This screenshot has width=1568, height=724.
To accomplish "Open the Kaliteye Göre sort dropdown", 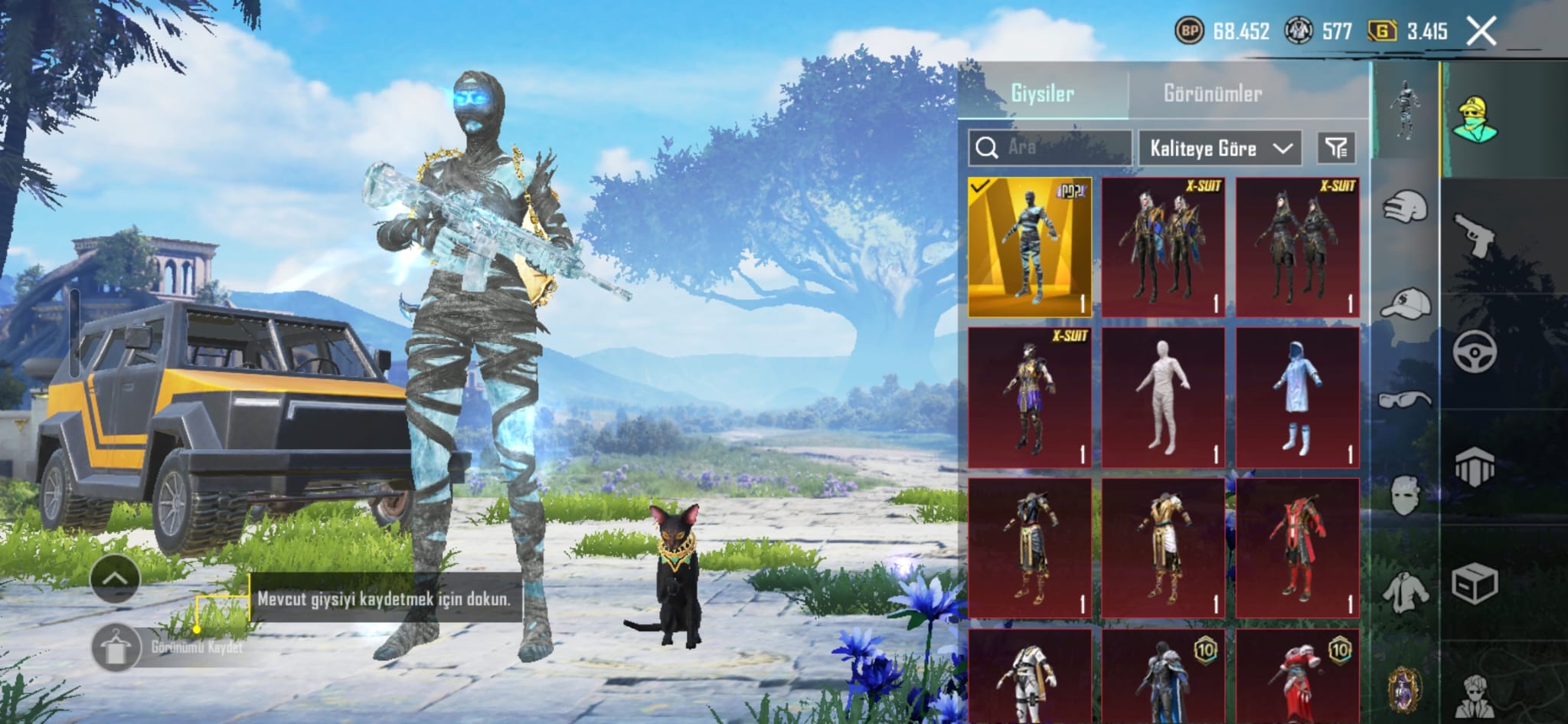I will pos(1220,148).
